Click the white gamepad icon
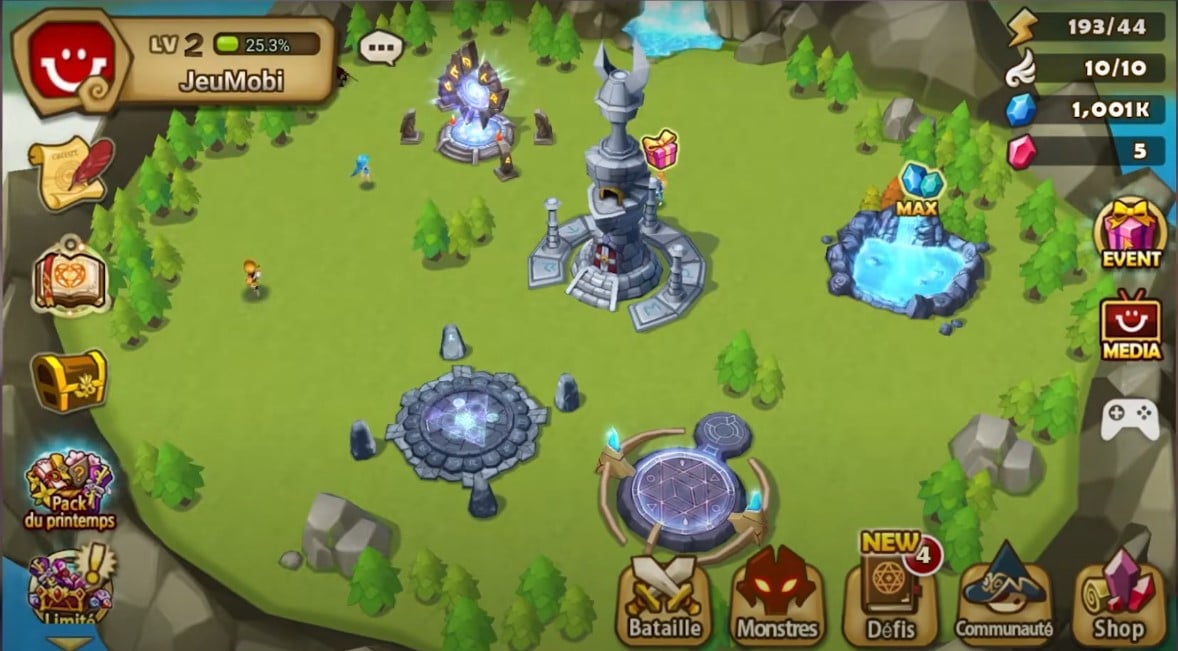 click(1129, 419)
